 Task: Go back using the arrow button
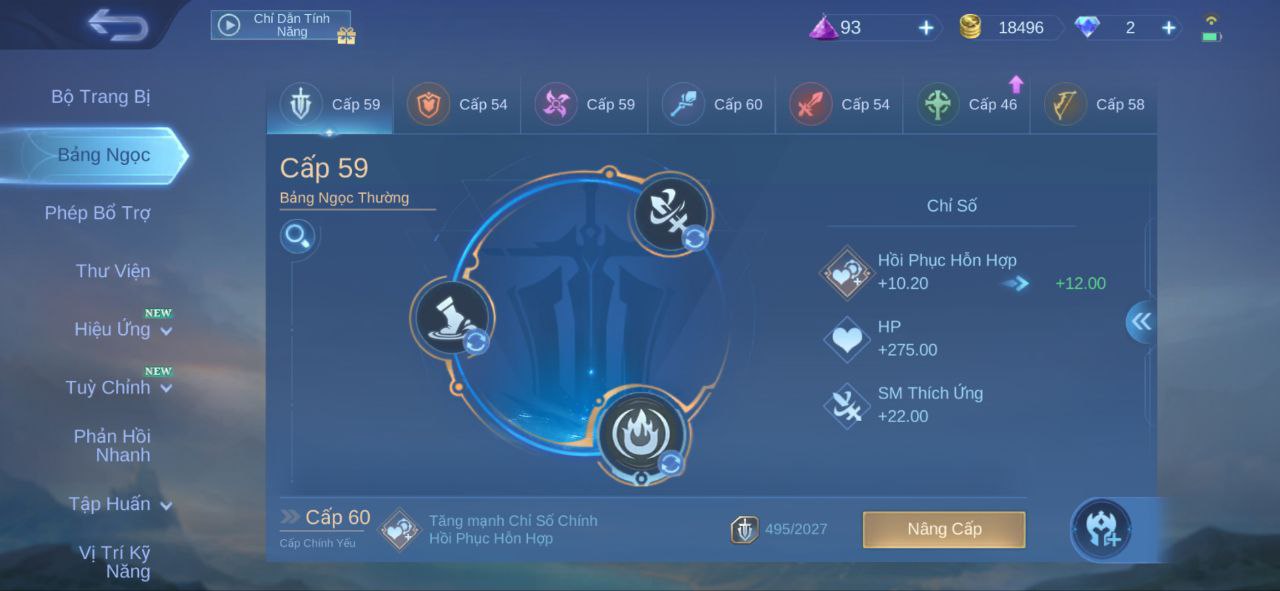pos(117,24)
